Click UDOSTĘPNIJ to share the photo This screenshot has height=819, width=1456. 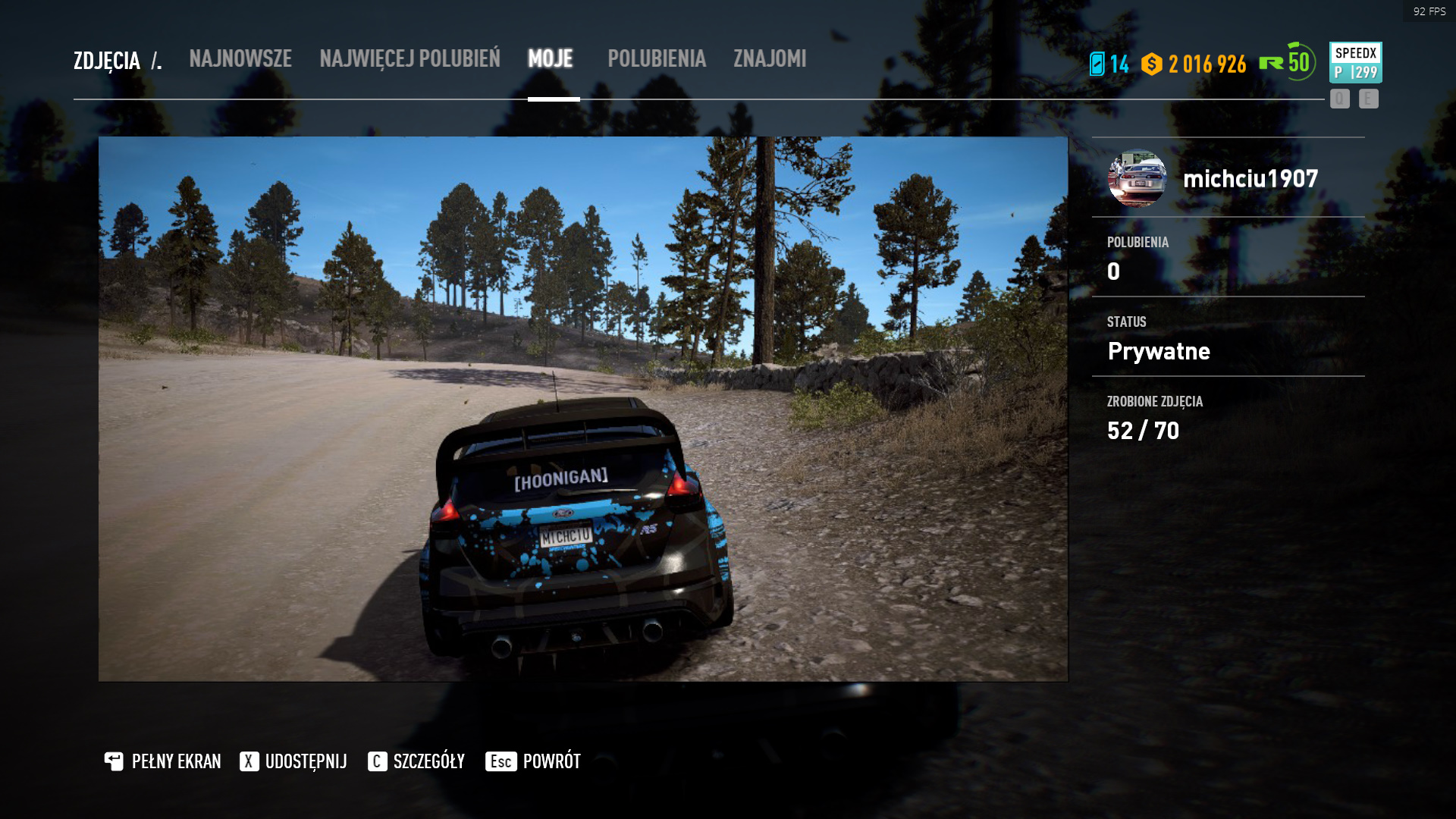click(306, 761)
